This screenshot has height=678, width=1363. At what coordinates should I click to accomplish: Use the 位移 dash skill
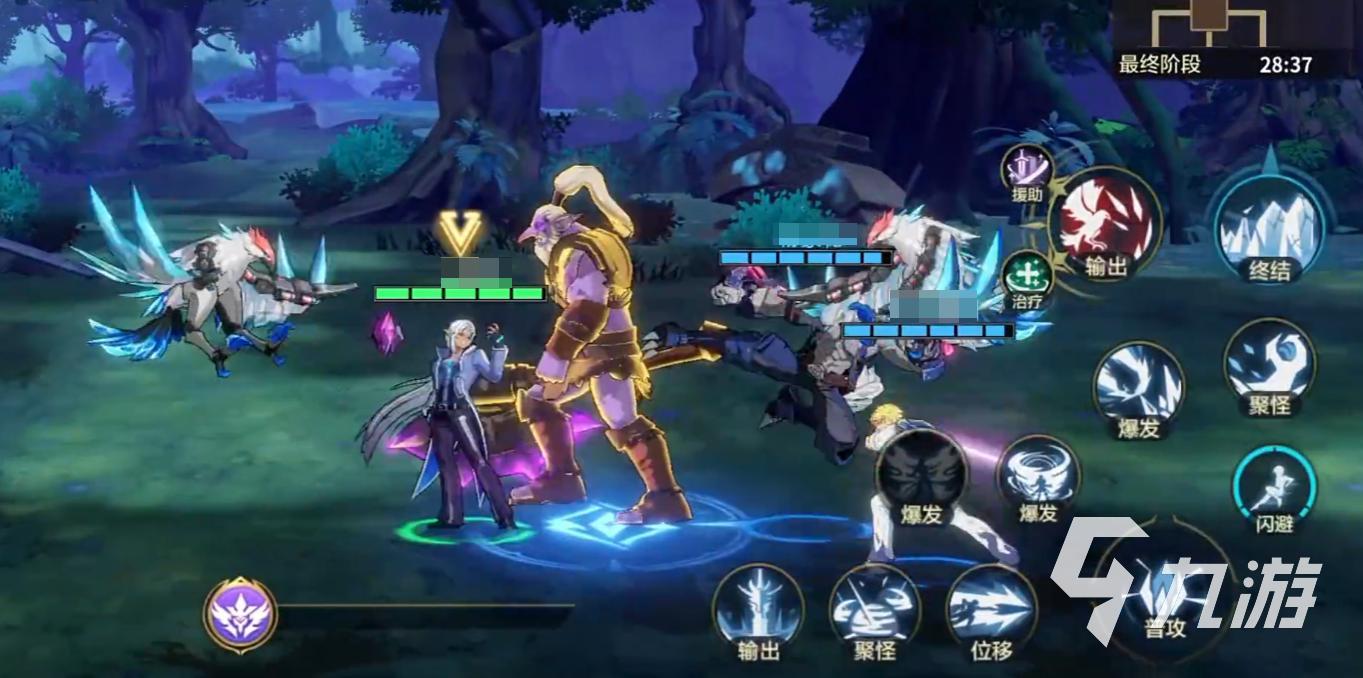[991, 609]
